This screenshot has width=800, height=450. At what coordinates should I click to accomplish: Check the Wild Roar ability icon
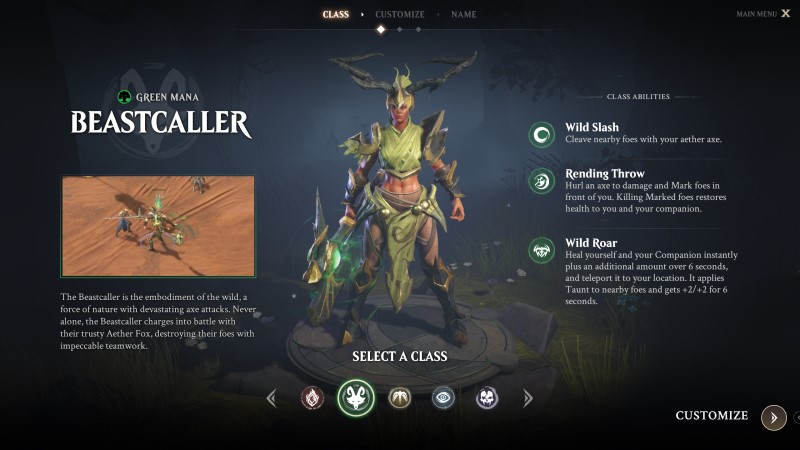(542, 250)
